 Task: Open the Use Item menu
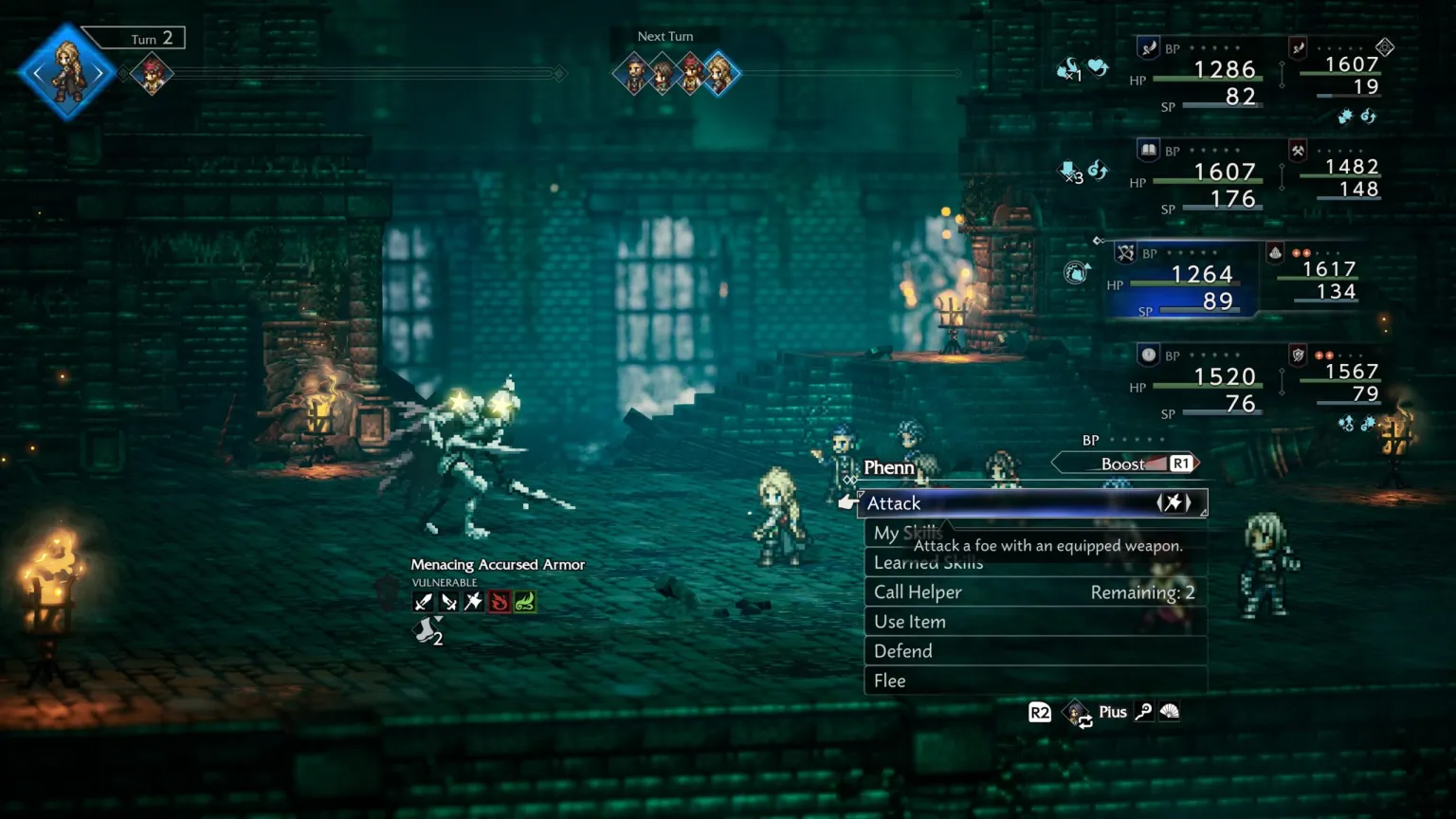pyautogui.click(x=1035, y=622)
